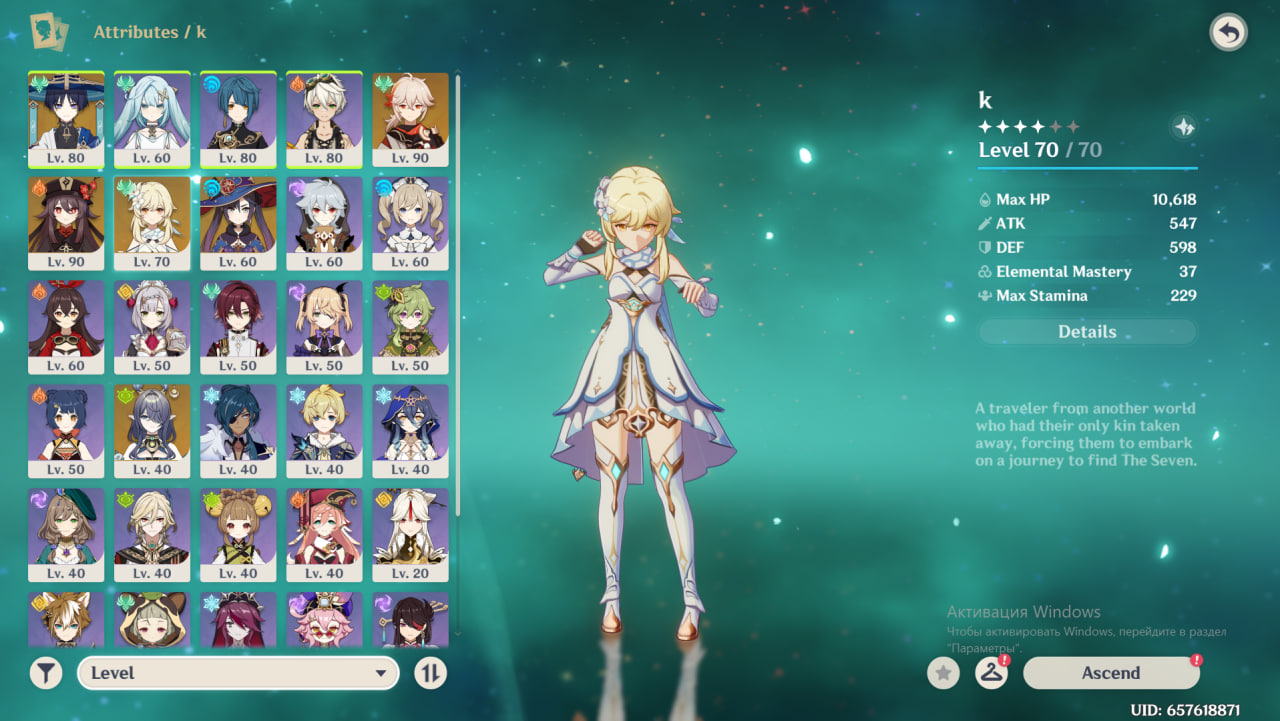Return using the back arrow button

[1228, 33]
